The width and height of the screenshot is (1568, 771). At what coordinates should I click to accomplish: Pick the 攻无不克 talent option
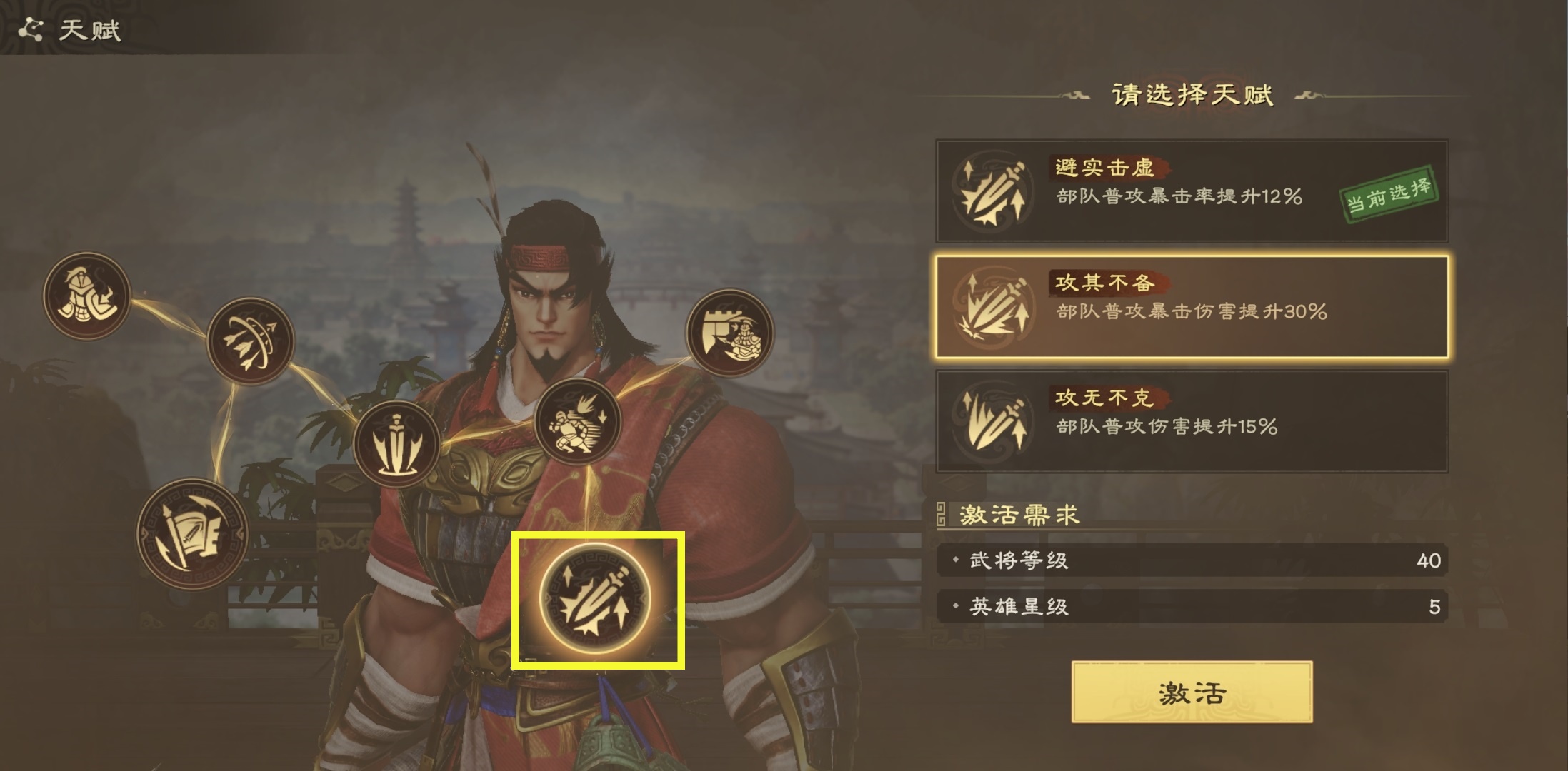click(1191, 421)
